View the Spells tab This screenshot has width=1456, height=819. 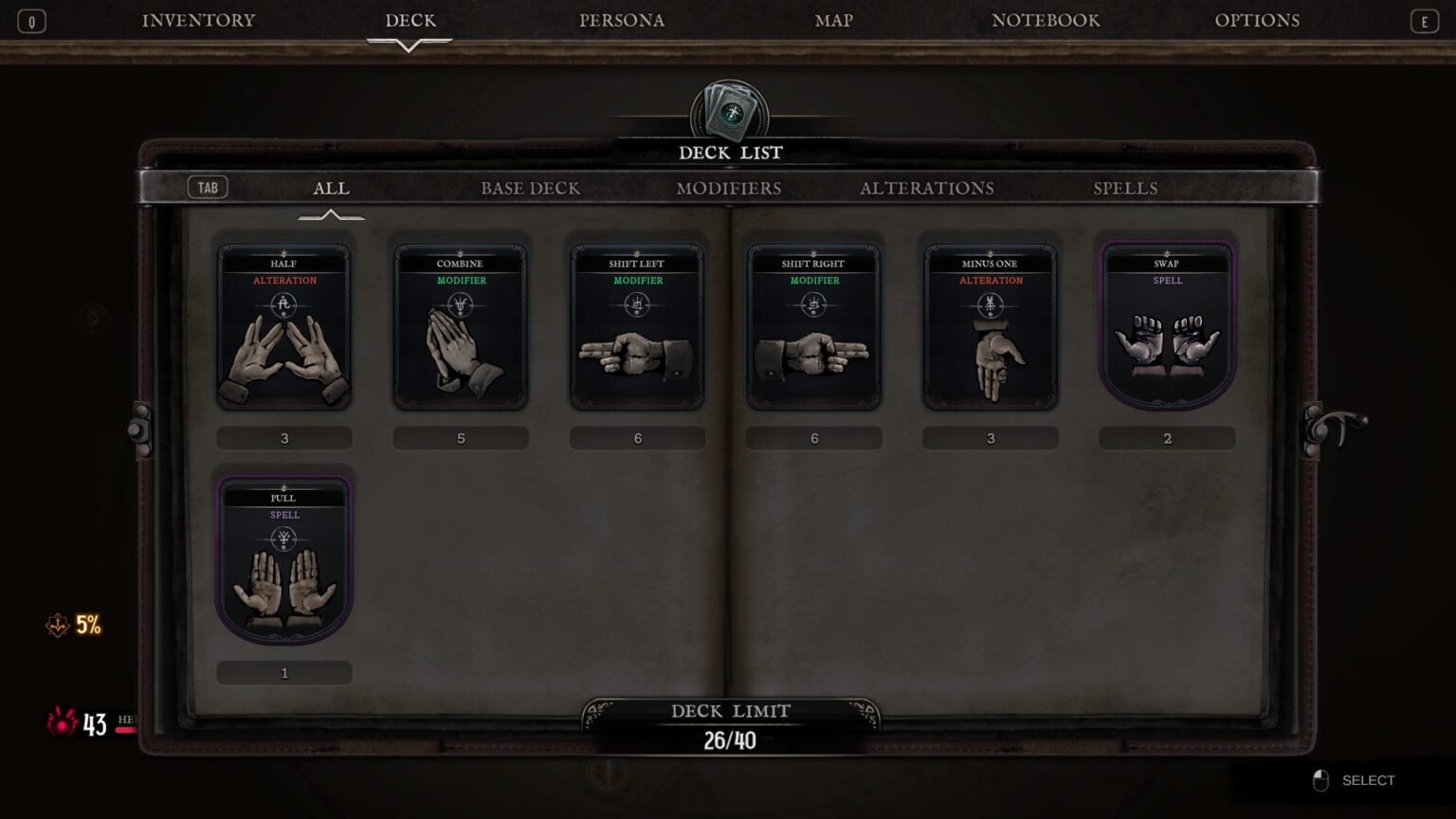pos(1125,189)
